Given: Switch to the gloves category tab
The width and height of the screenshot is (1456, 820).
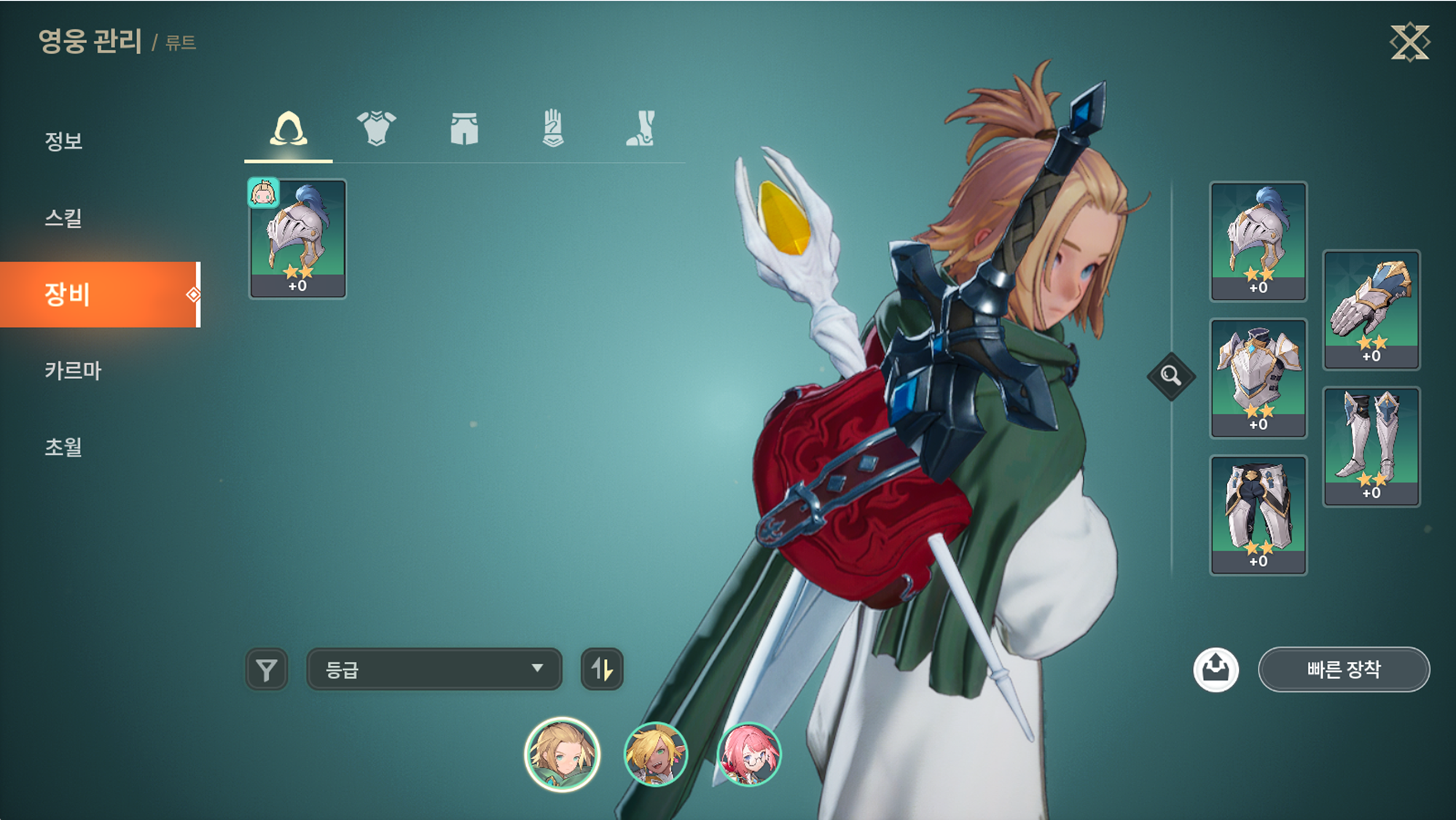Looking at the screenshot, I should pos(552,130).
